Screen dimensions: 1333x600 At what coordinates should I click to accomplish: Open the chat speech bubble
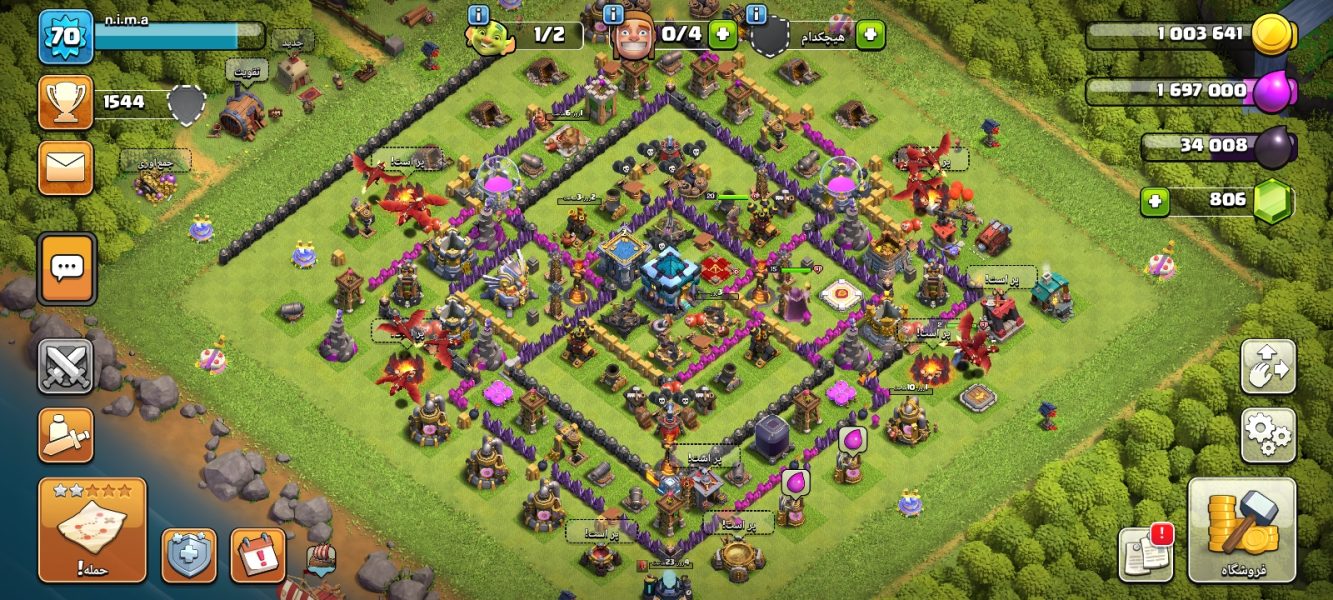click(x=67, y=268)
